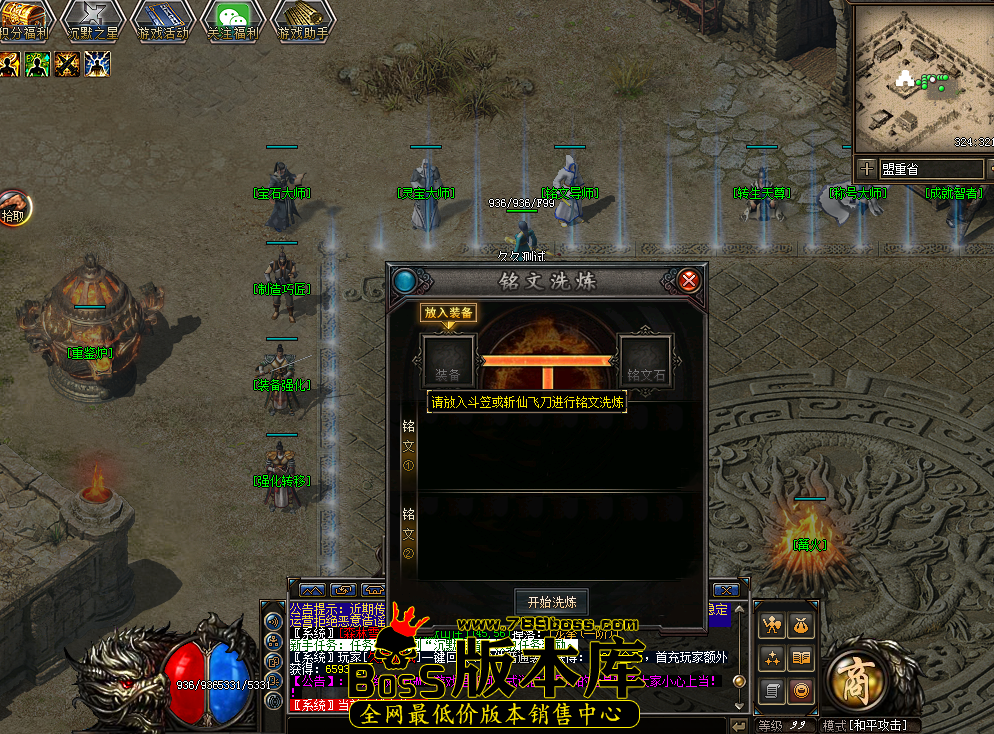The image size is (994, 734).
Task: Click the lightning figure buff icon
Action: pos(97,64)
